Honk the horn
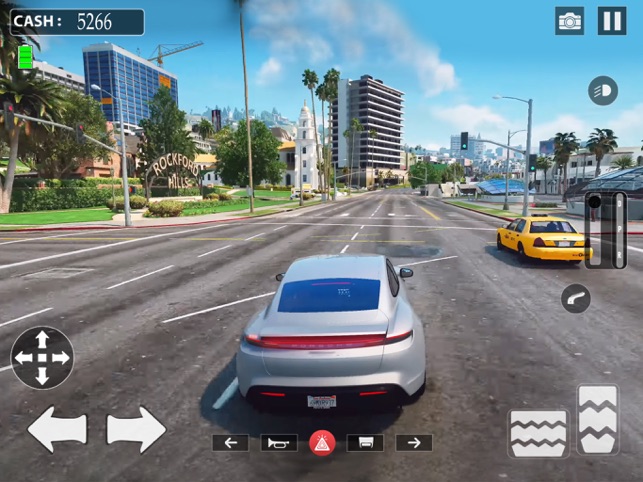The image size is (643, 482). (x=279, y=442)
